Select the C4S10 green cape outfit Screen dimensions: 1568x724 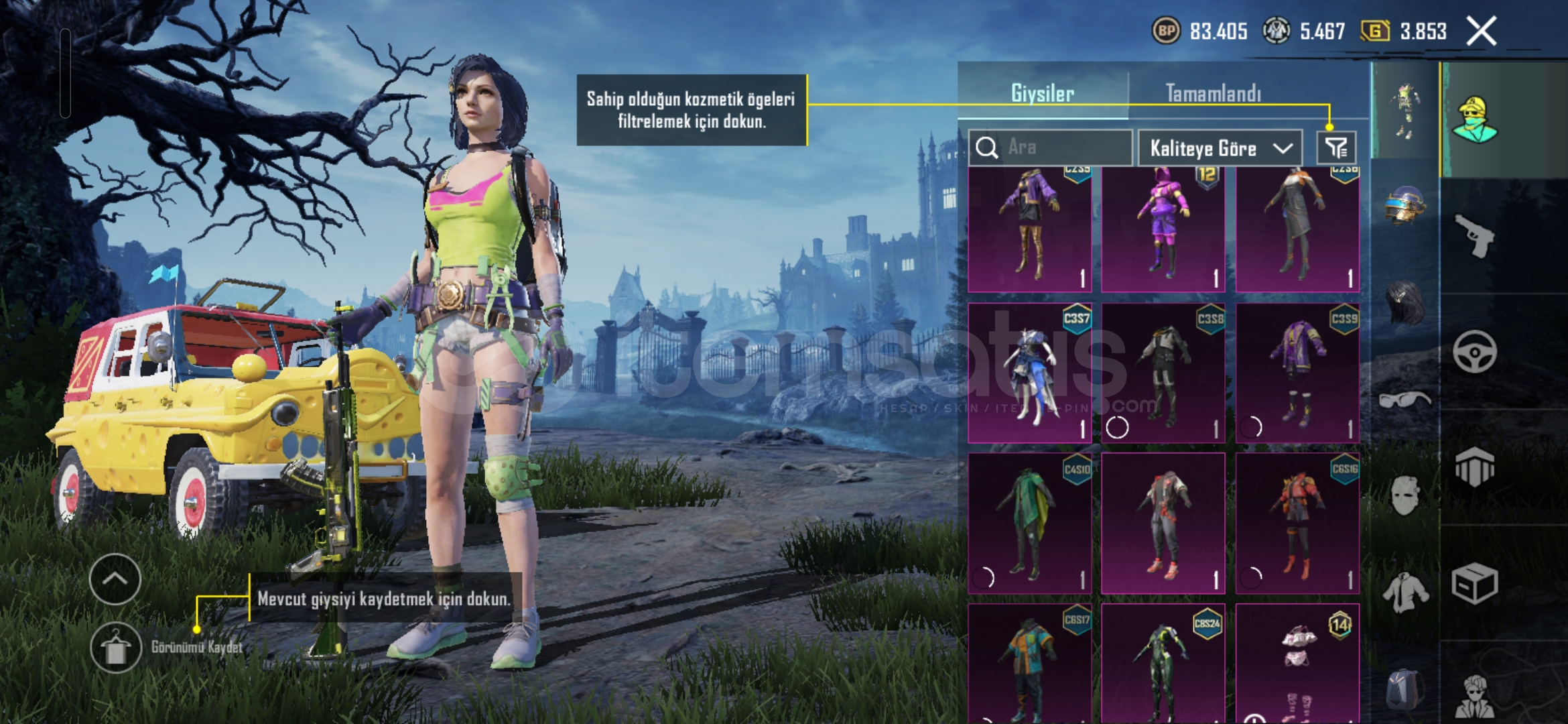(1030, 523)
